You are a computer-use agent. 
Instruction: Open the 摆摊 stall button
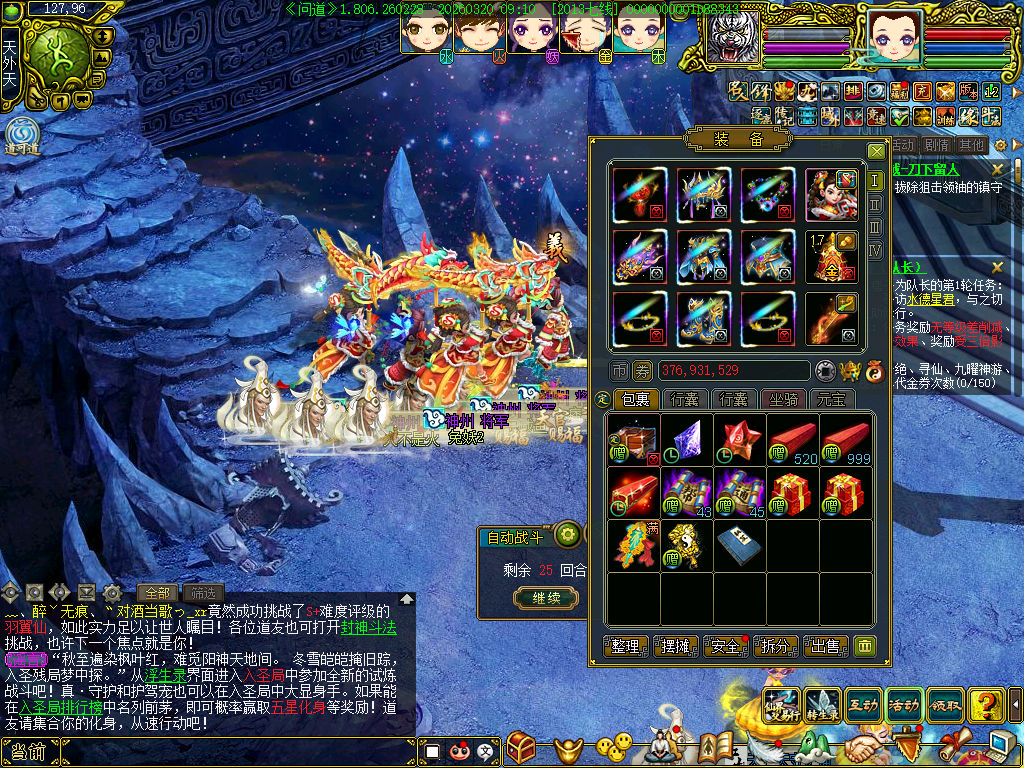pyautogui.click(x=678, y=647)
